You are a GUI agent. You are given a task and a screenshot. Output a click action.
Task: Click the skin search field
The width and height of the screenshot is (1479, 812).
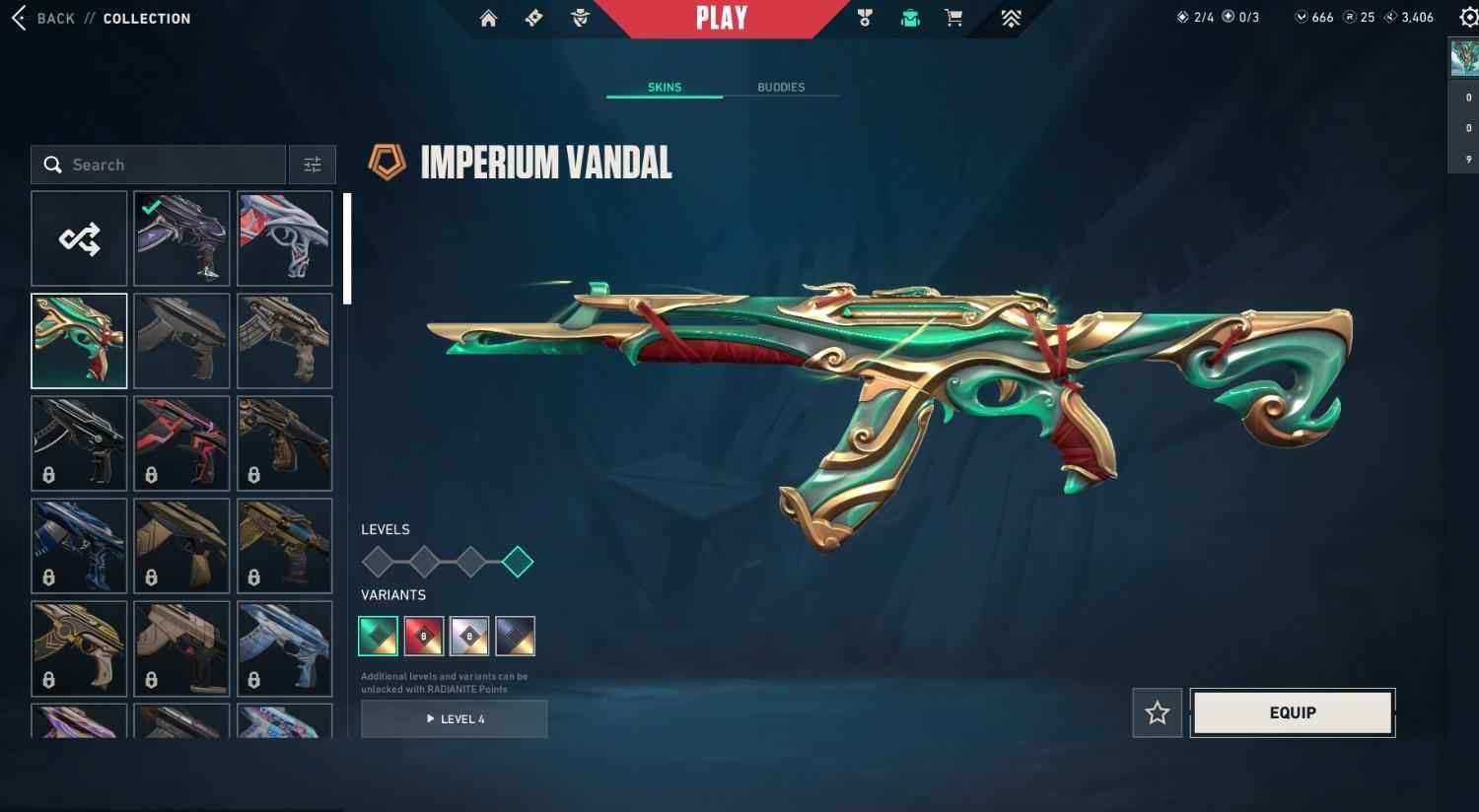coord(168,165)
